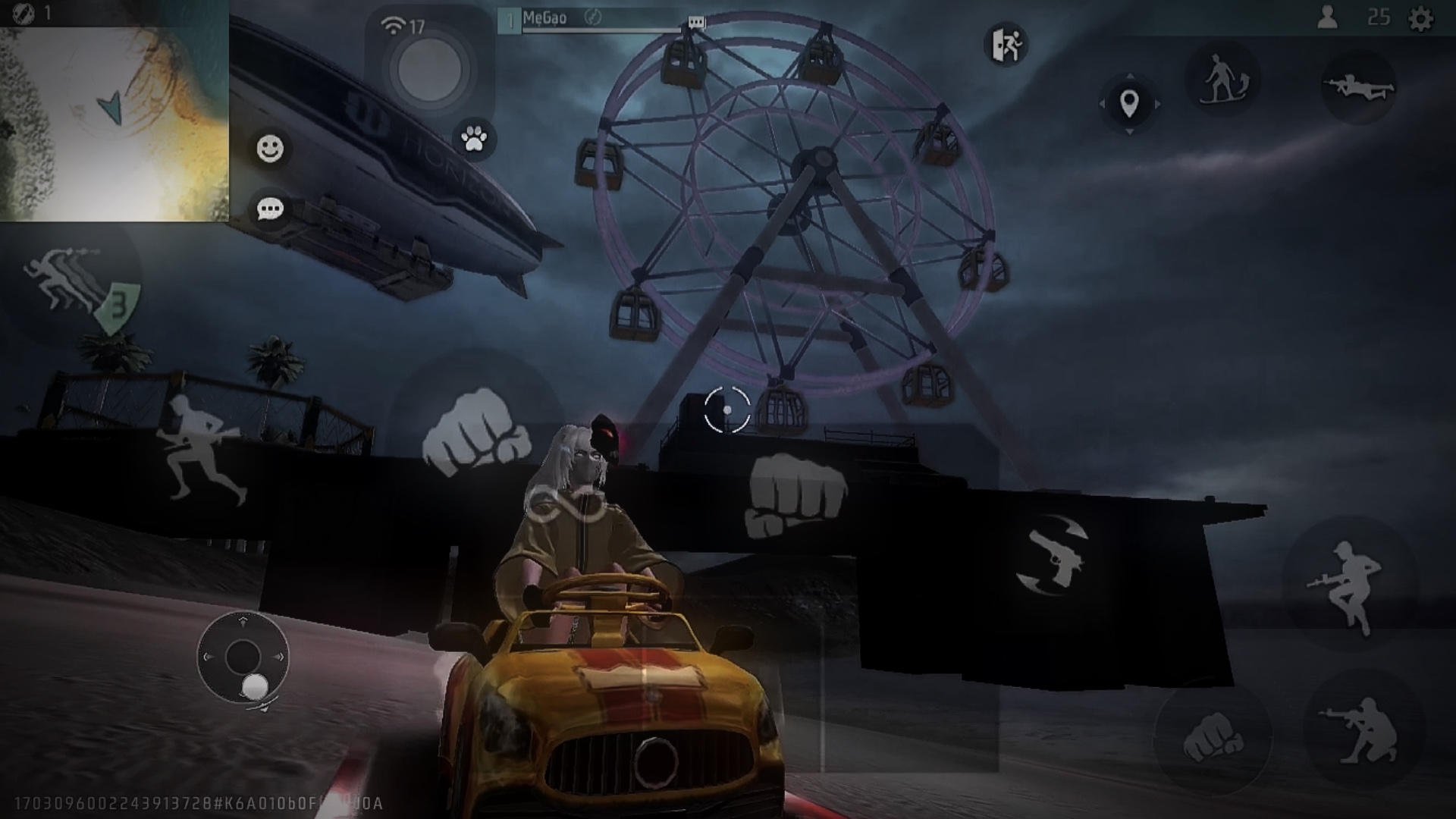Place a map marker with the pin icon
Viewport: 1456px width, 819px height.
1129,103
